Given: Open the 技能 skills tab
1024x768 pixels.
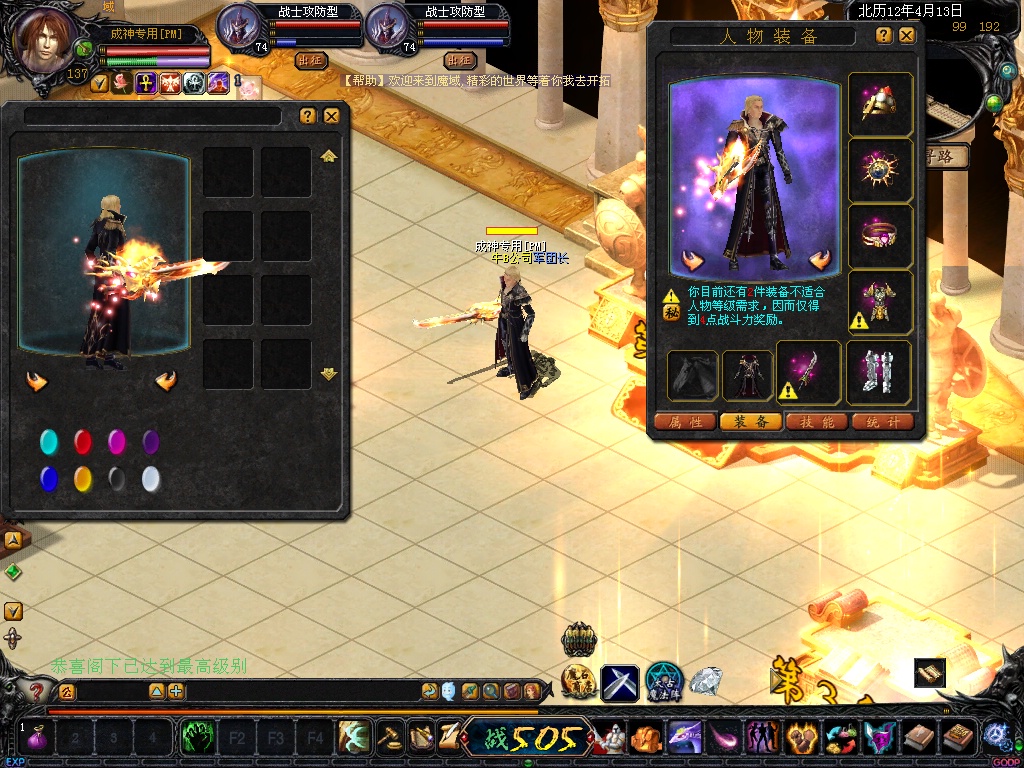Looking at the screenshot, I should coord(817,422).
